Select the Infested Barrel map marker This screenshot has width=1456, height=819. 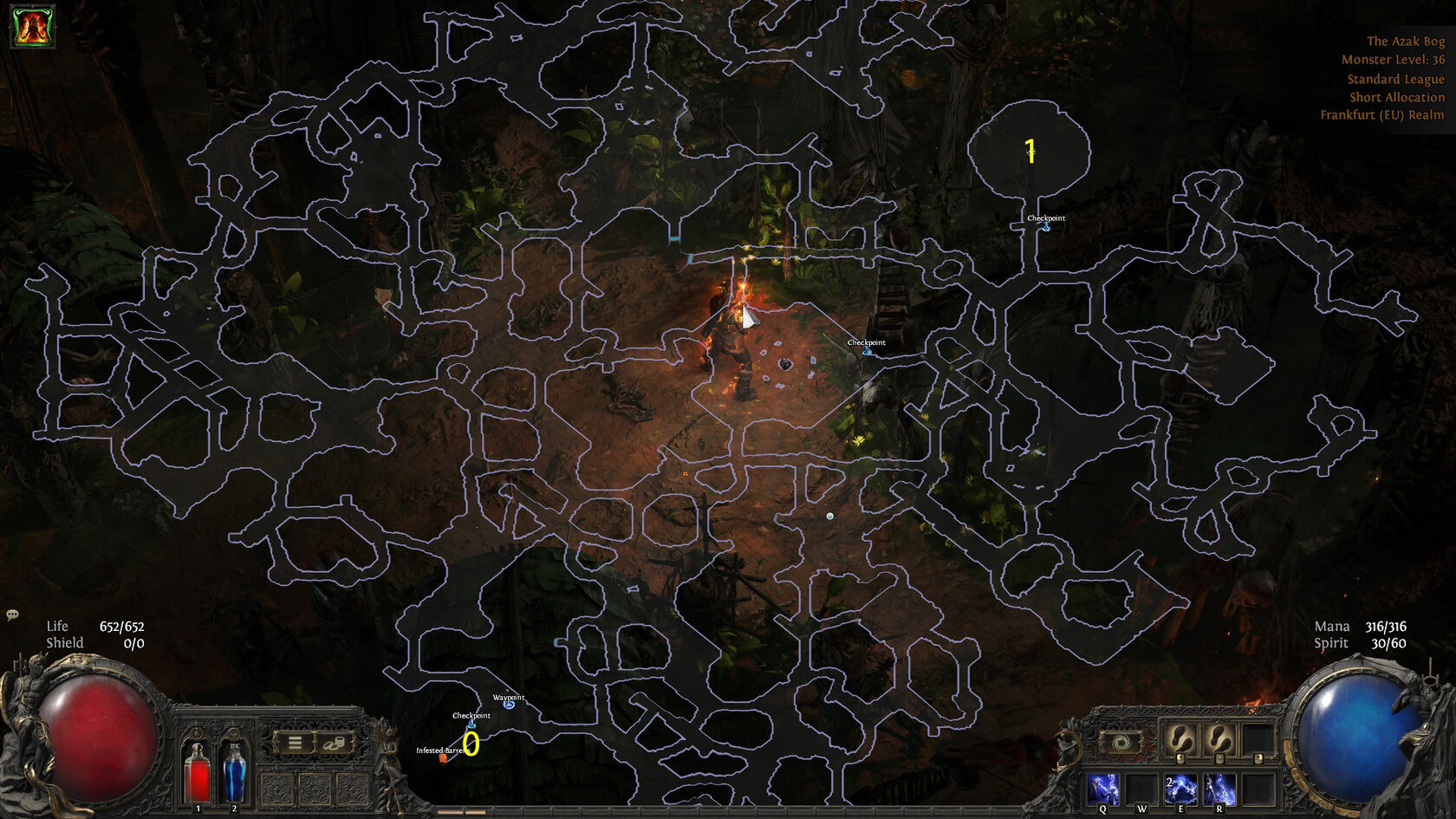pos(444,757)
